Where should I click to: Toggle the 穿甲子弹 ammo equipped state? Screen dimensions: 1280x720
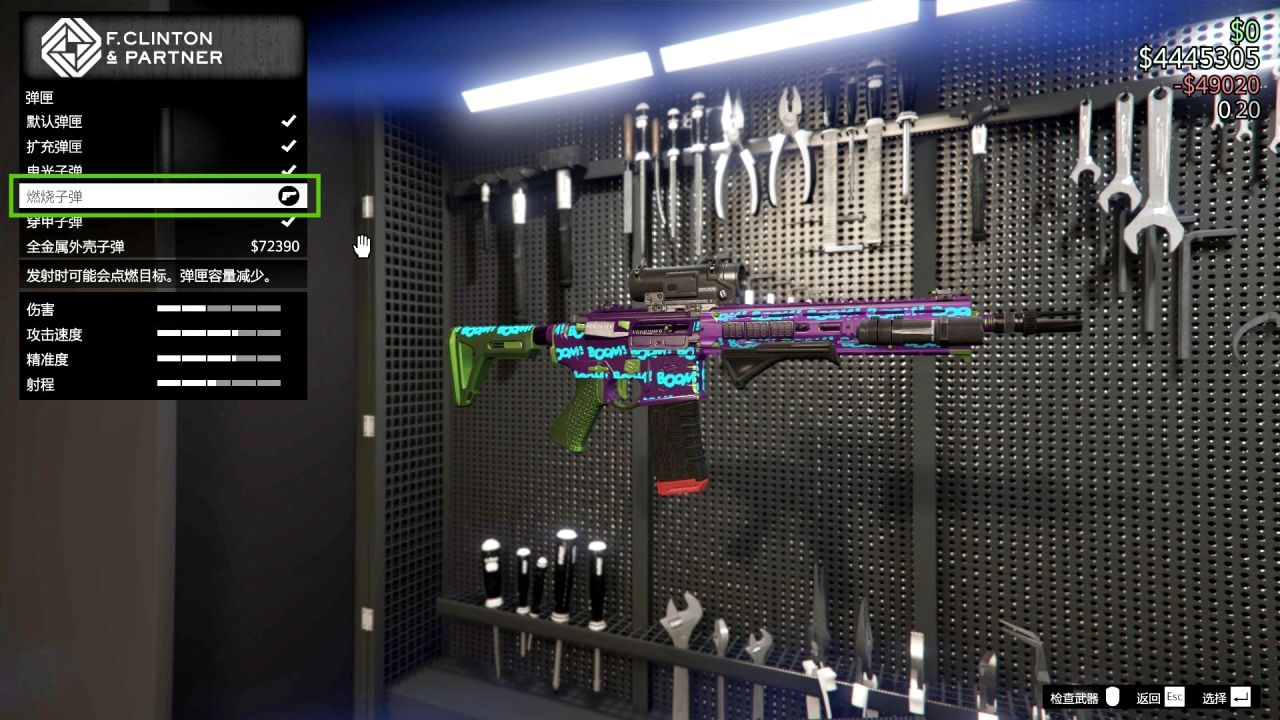(x=289, y=220)
